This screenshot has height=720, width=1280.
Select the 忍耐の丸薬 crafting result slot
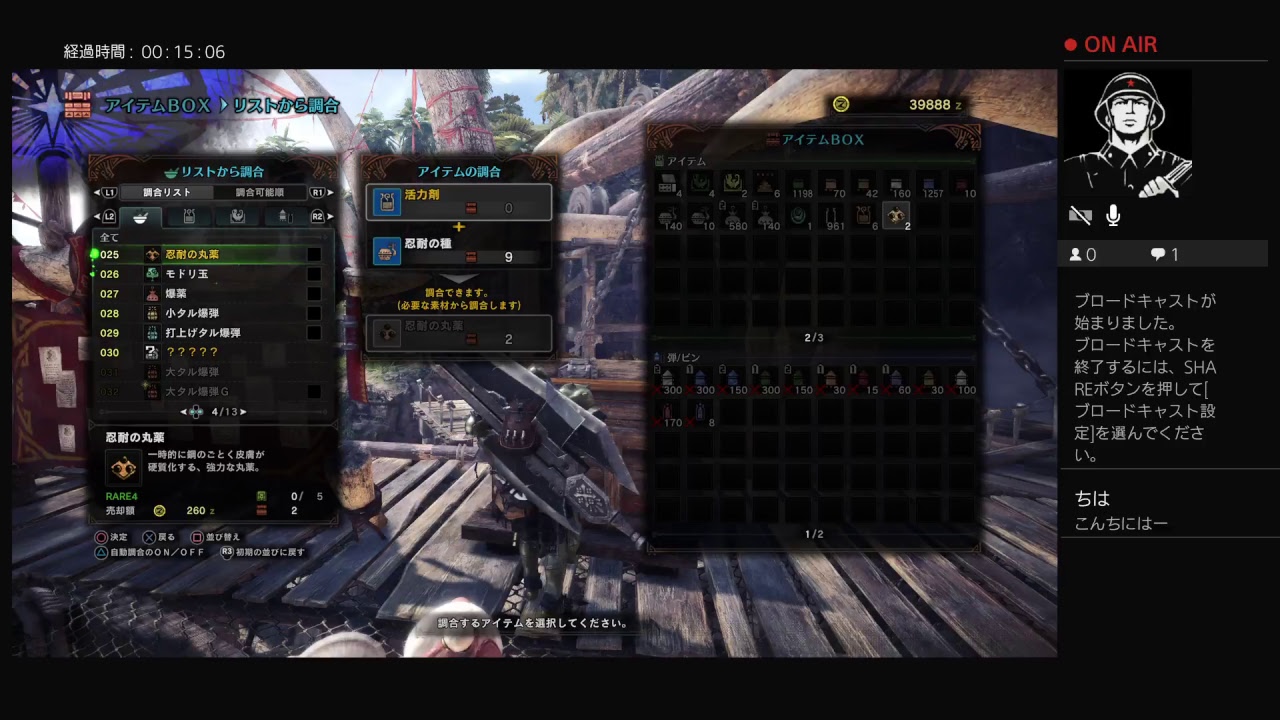coord(459,333)
